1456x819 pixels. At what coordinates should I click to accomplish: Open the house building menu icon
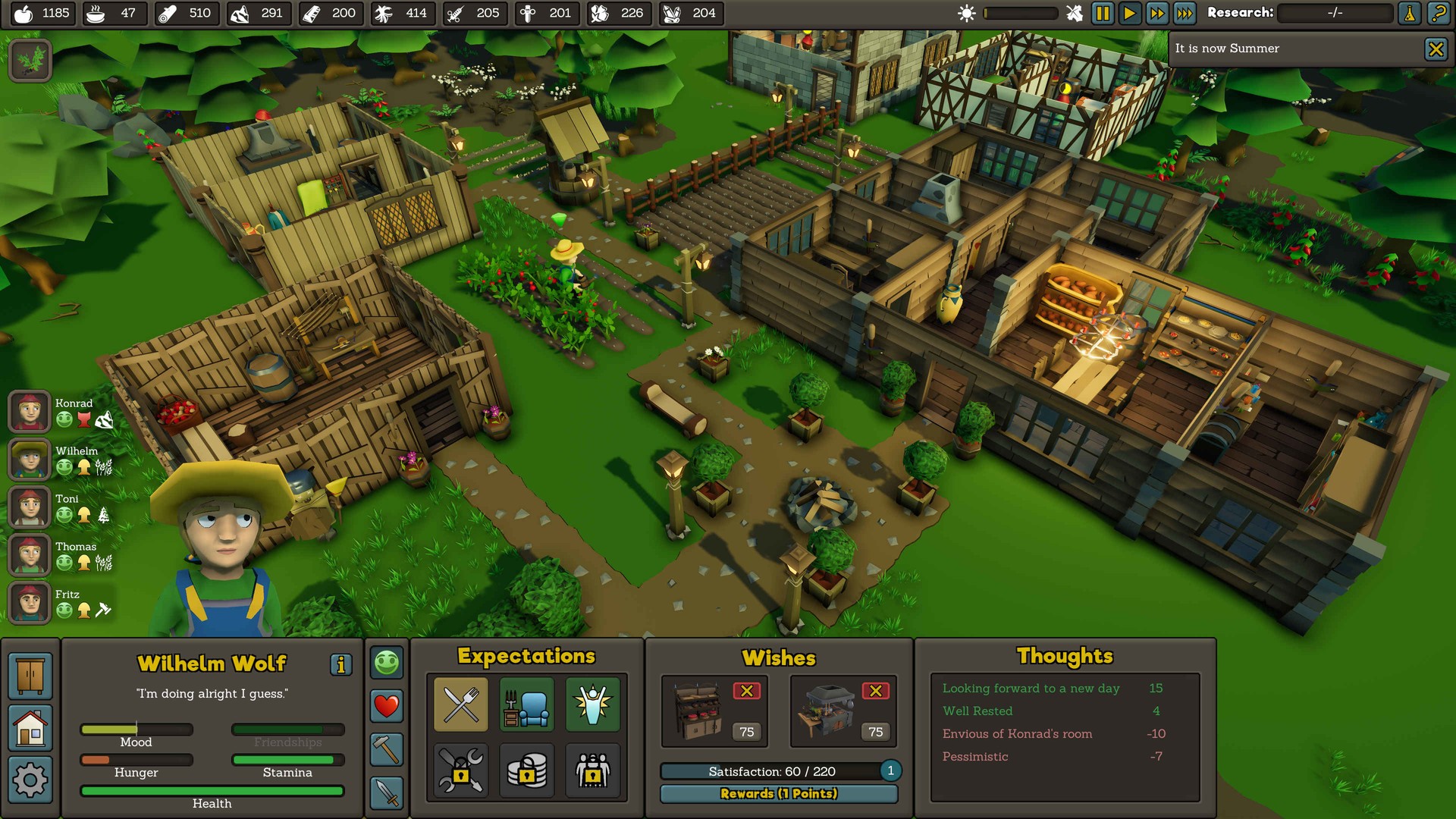[30, 728]
